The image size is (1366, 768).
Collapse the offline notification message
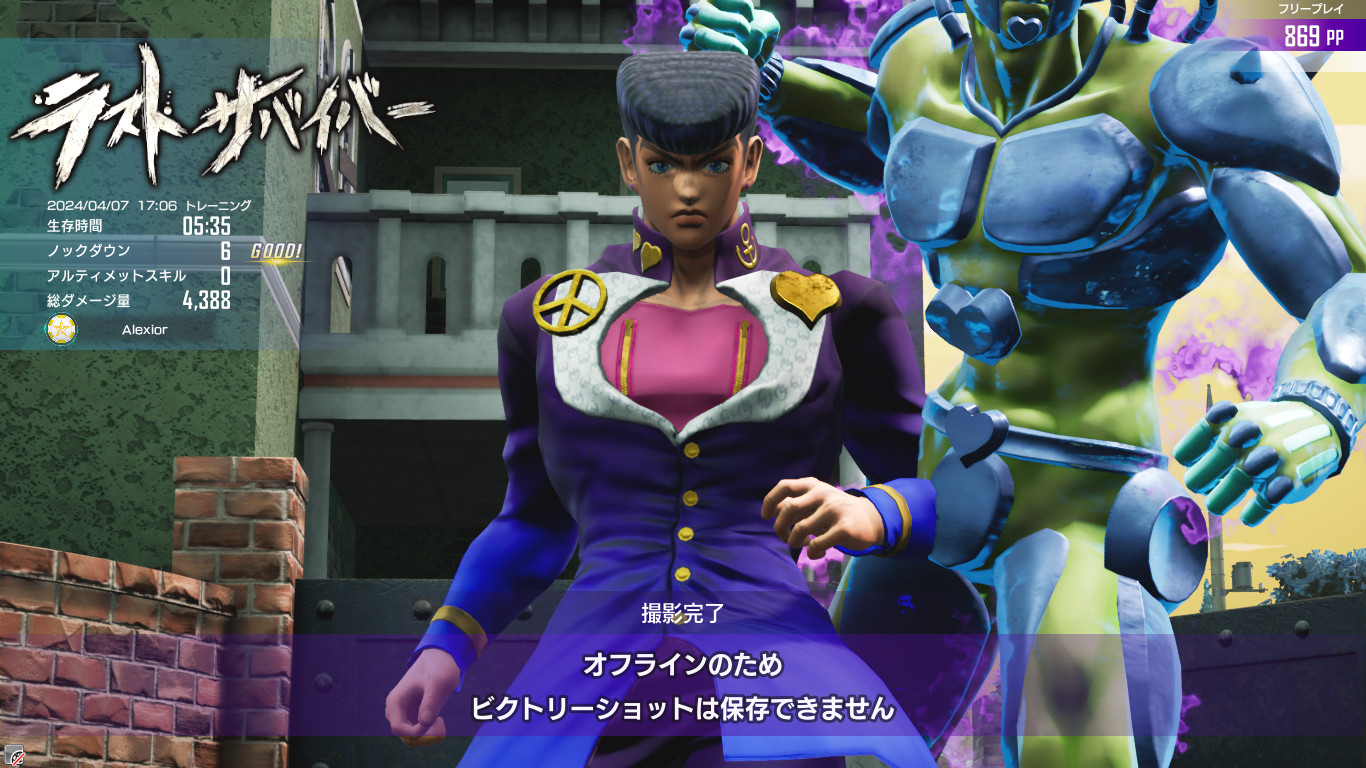(x=683, y=683)
